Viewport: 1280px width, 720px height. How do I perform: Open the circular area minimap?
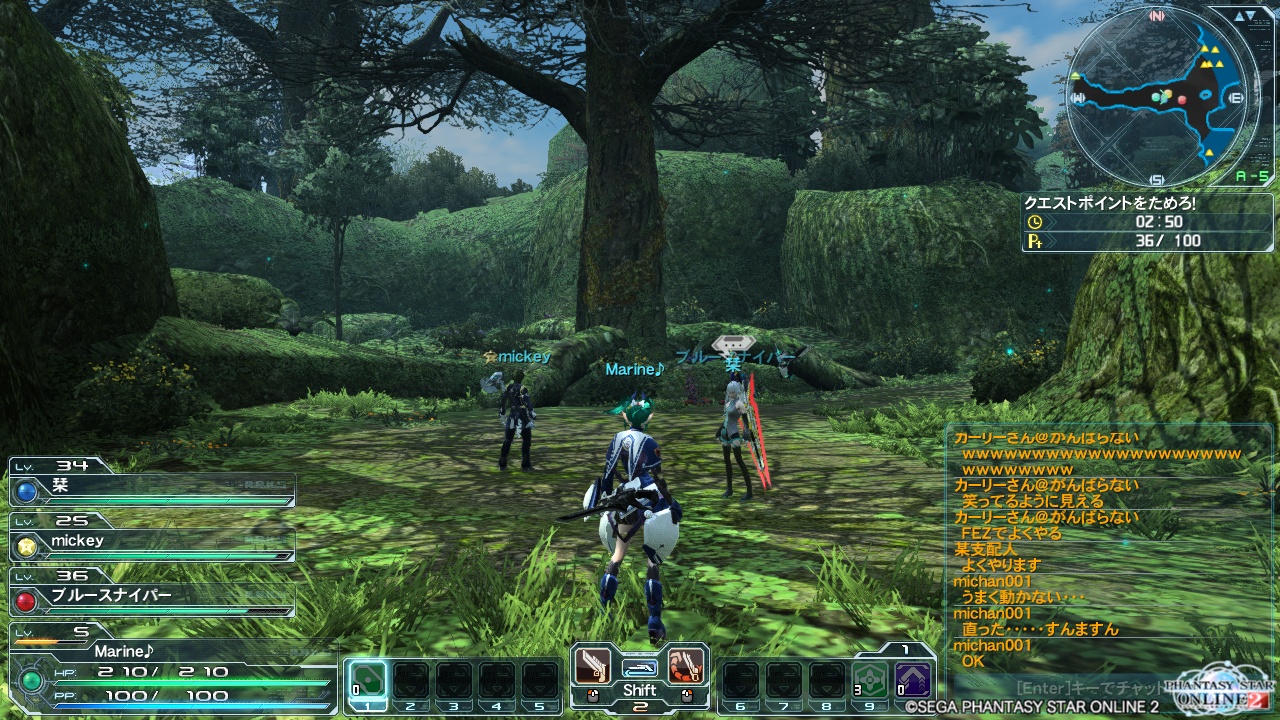pyautogui.click(x=1157, y=97)
